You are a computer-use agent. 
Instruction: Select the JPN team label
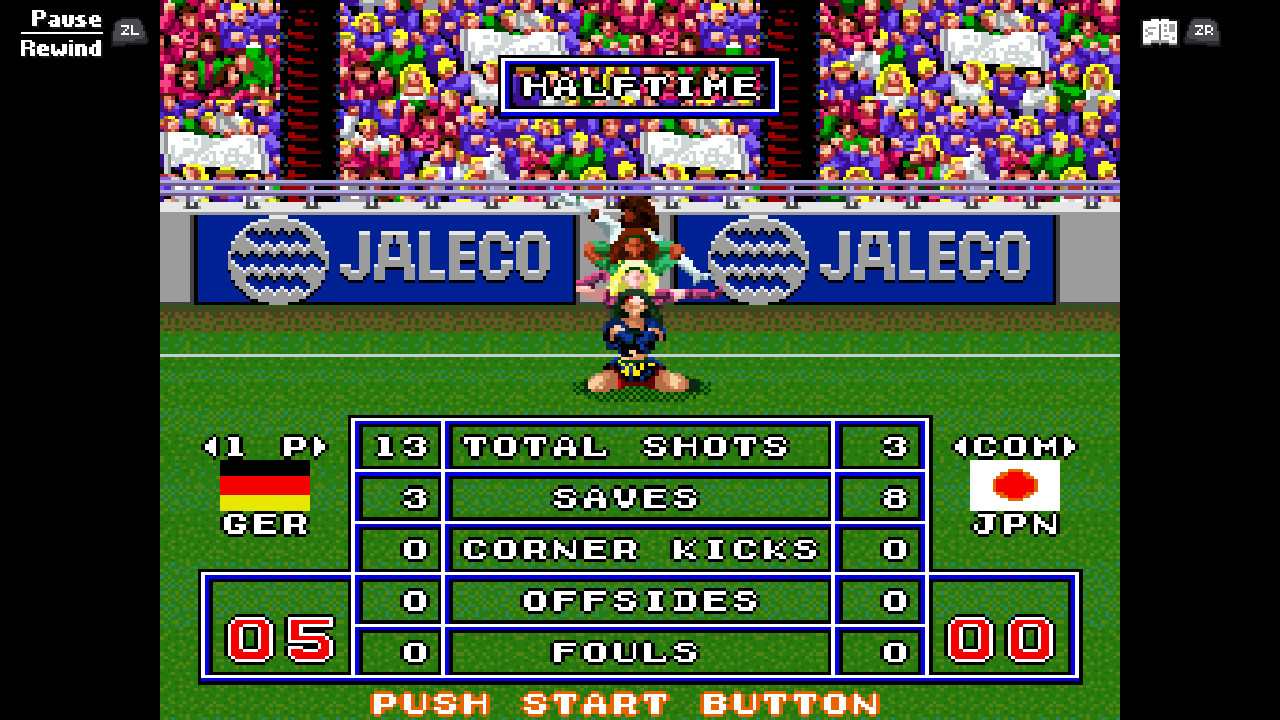point(1017,524)
